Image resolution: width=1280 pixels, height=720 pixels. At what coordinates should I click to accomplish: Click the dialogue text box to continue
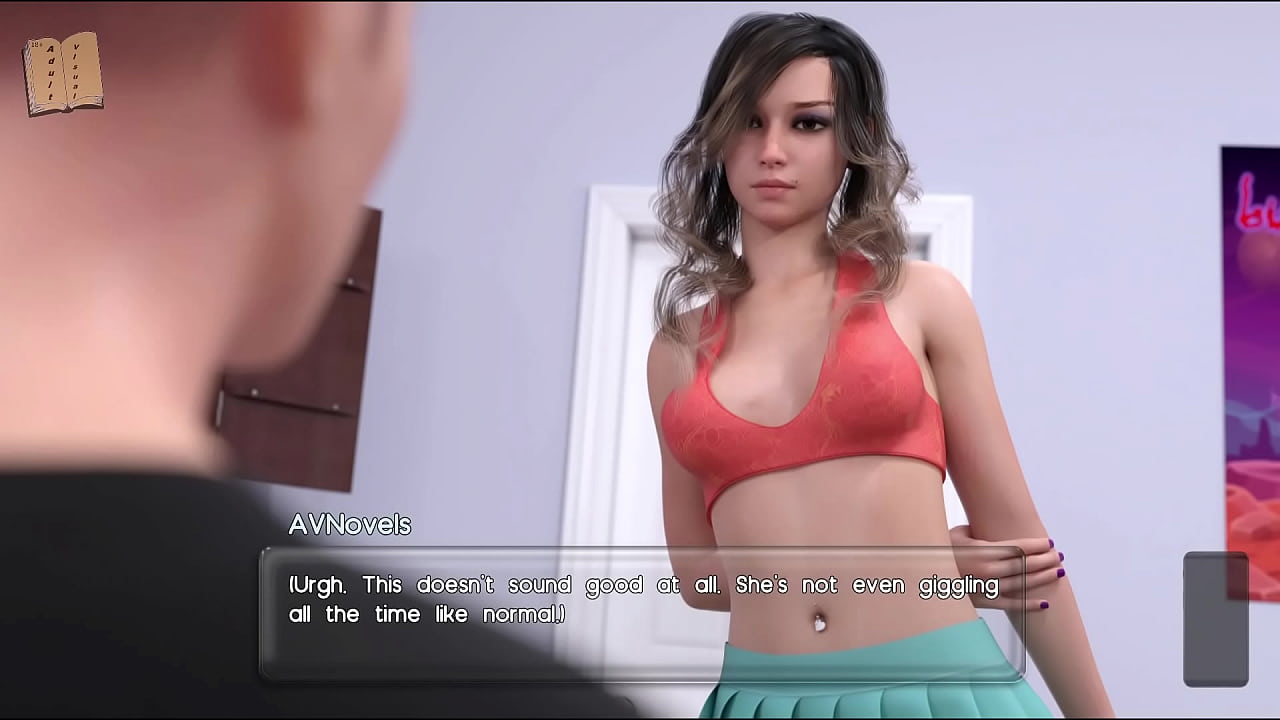pos(641,612)
